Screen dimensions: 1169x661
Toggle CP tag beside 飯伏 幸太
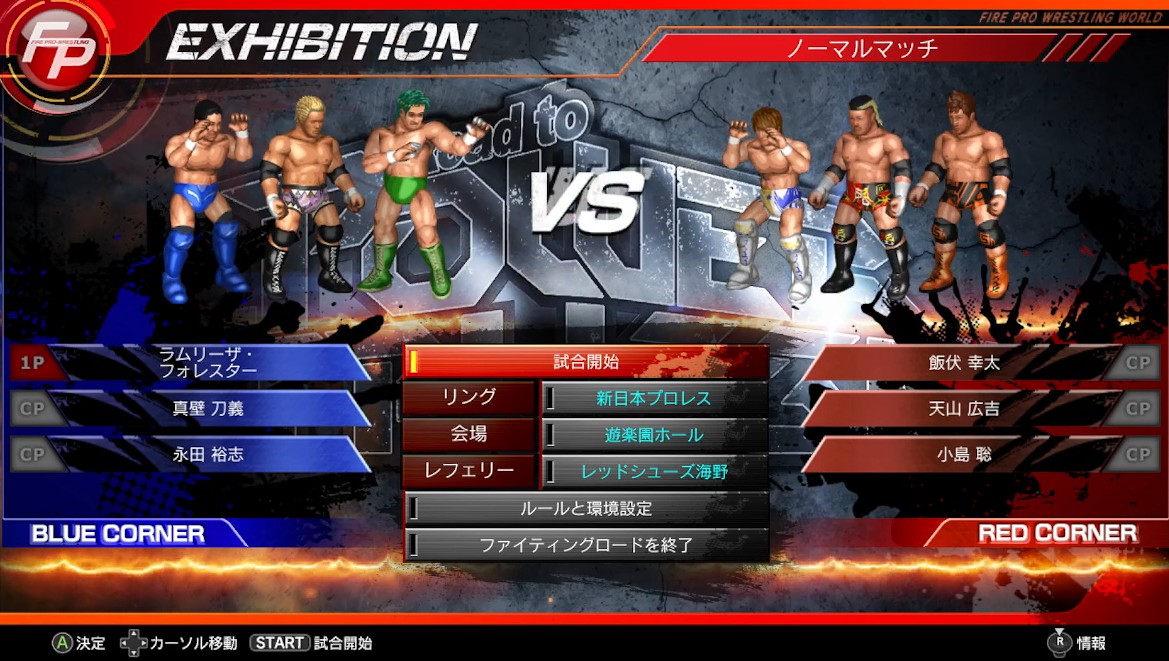coord(1137,363)
